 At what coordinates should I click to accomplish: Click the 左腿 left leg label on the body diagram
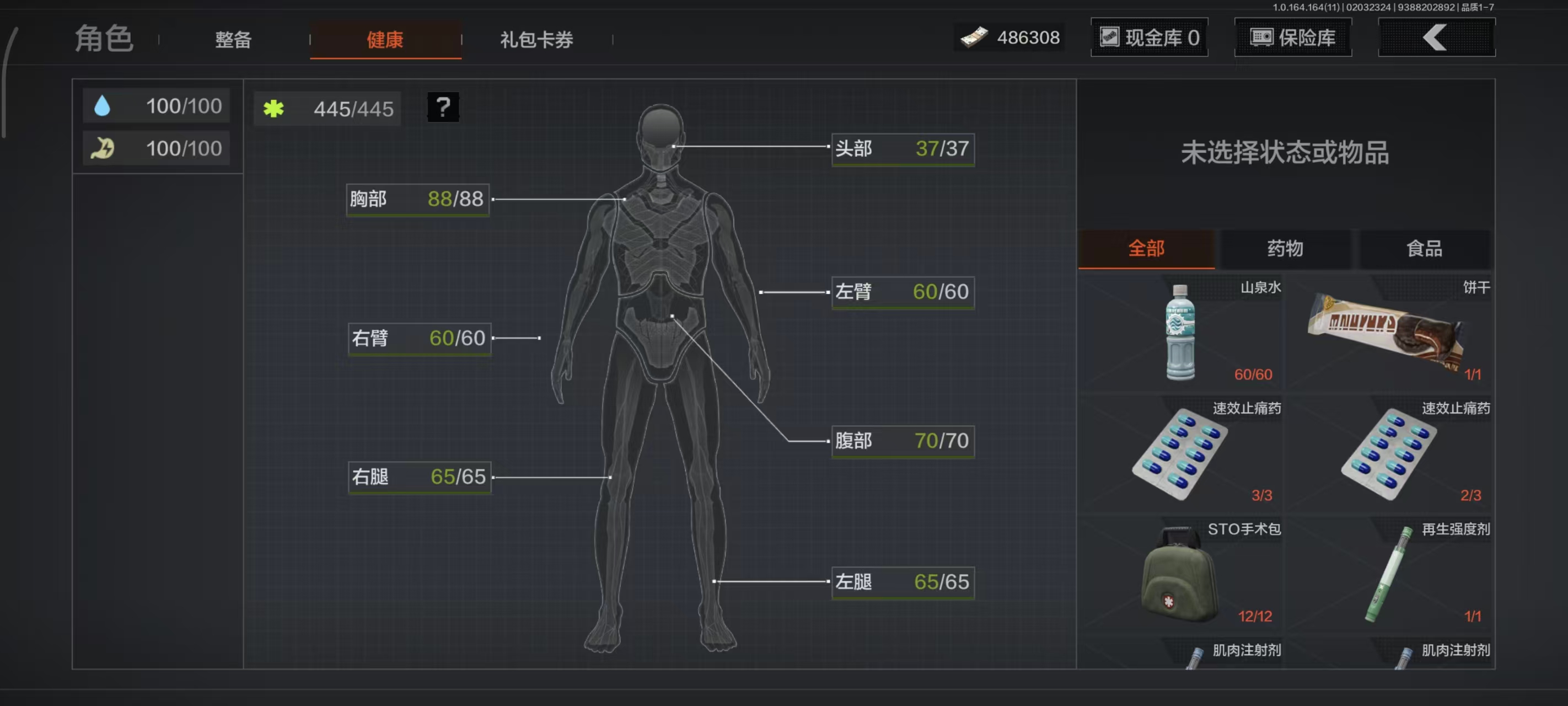click(903, 582)
